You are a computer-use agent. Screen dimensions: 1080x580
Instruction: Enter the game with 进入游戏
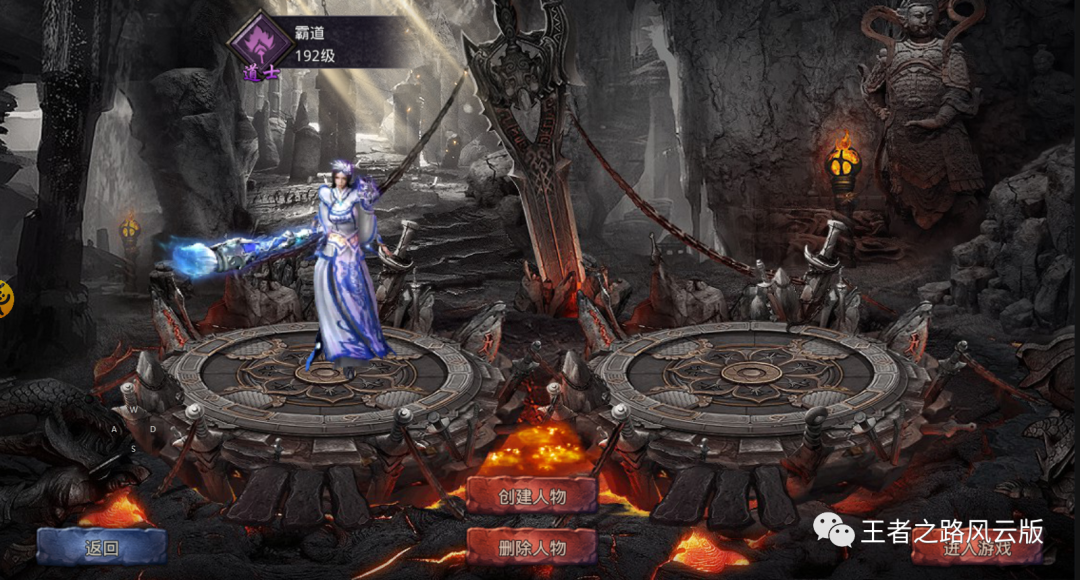click(976, 547)
